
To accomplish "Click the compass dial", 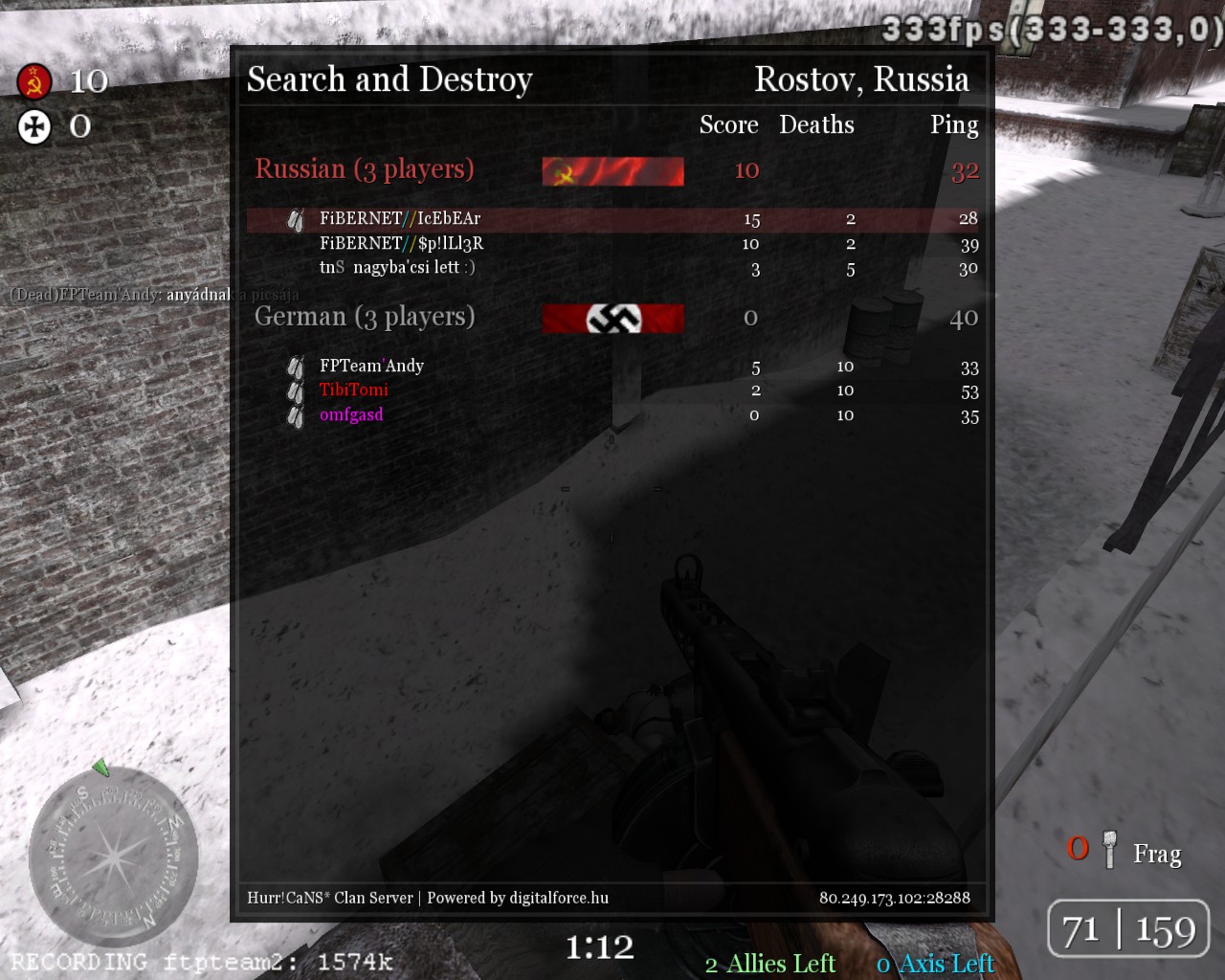I will point(113,855).
